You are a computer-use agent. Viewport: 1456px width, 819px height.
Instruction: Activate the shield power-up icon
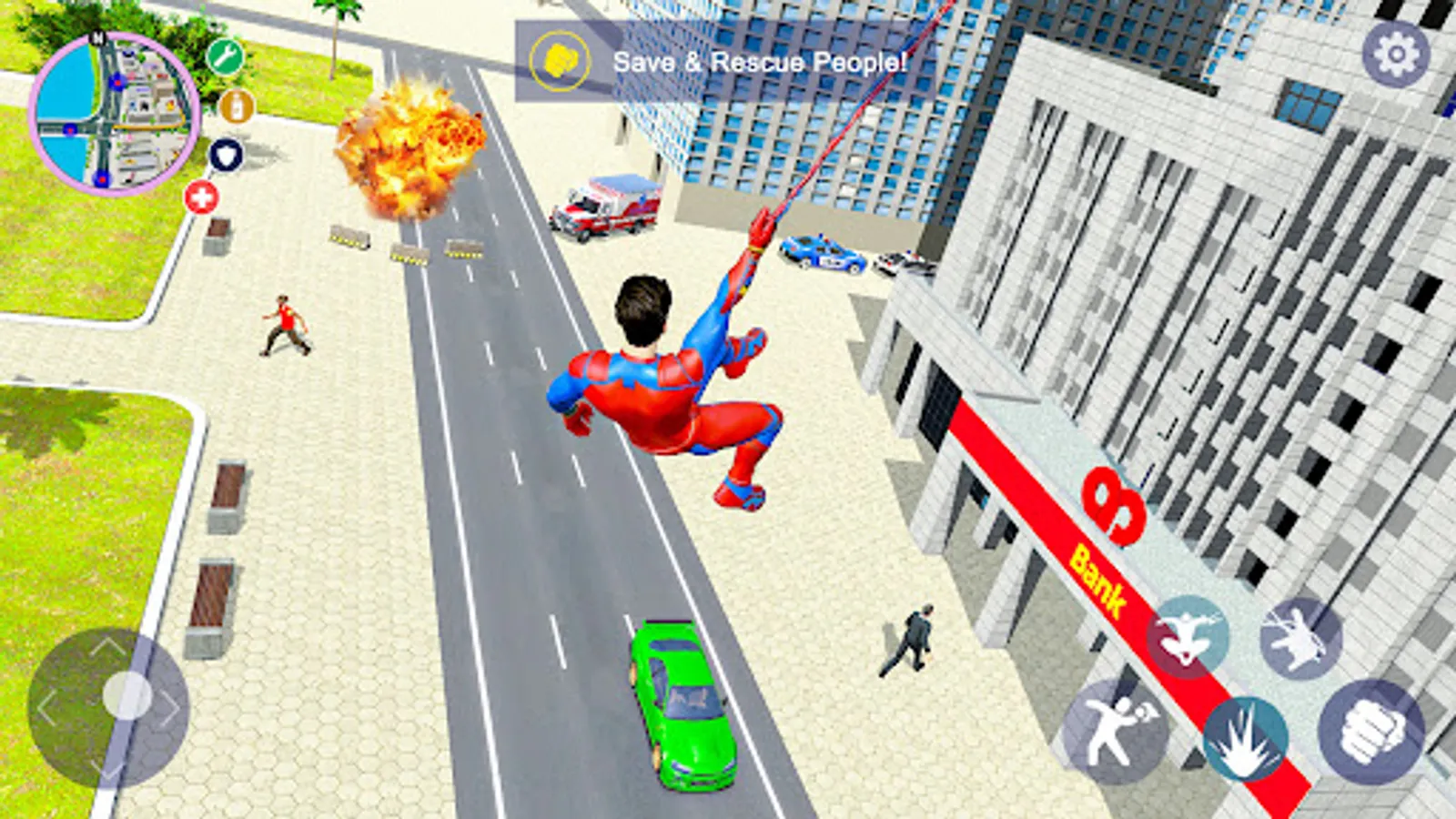227,155
